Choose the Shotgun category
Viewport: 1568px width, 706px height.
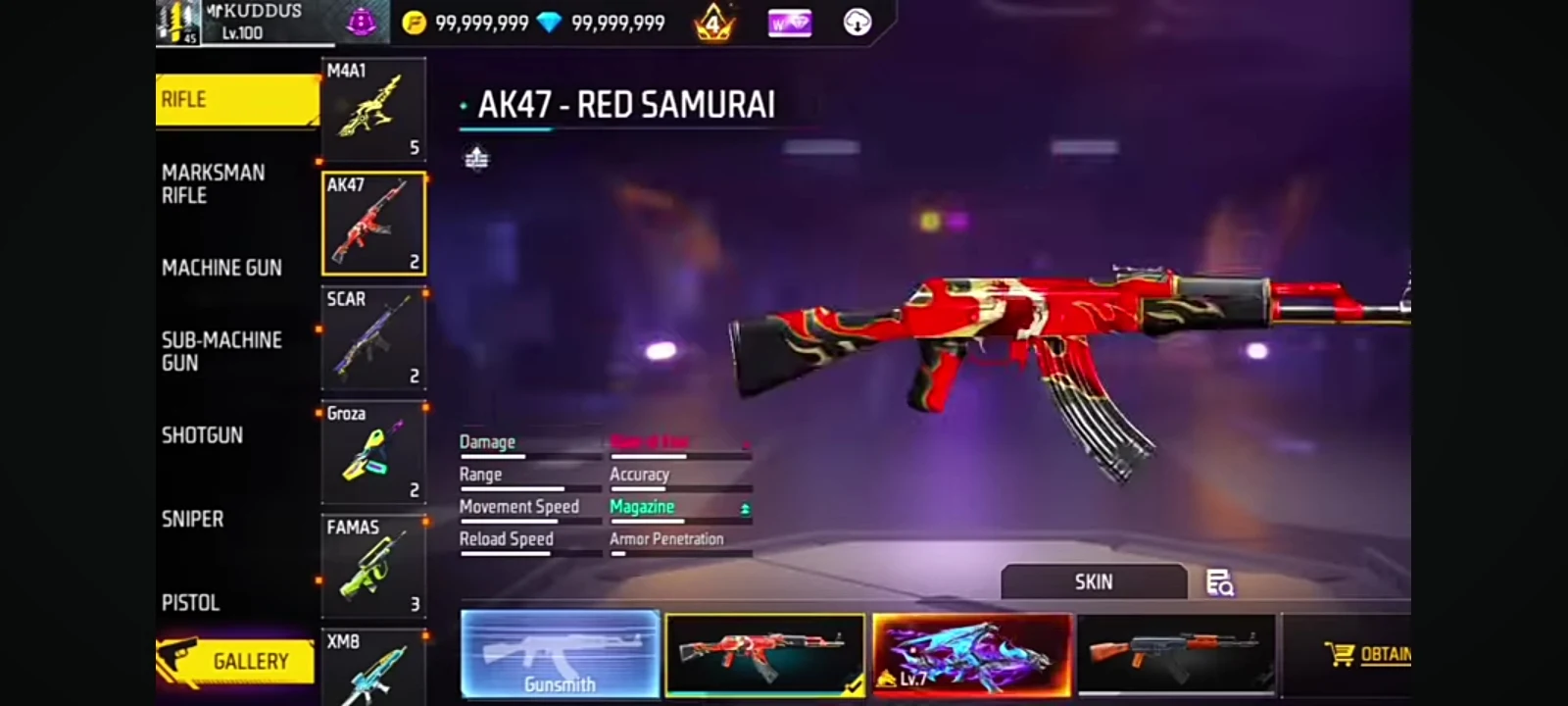tap(203, 435)
